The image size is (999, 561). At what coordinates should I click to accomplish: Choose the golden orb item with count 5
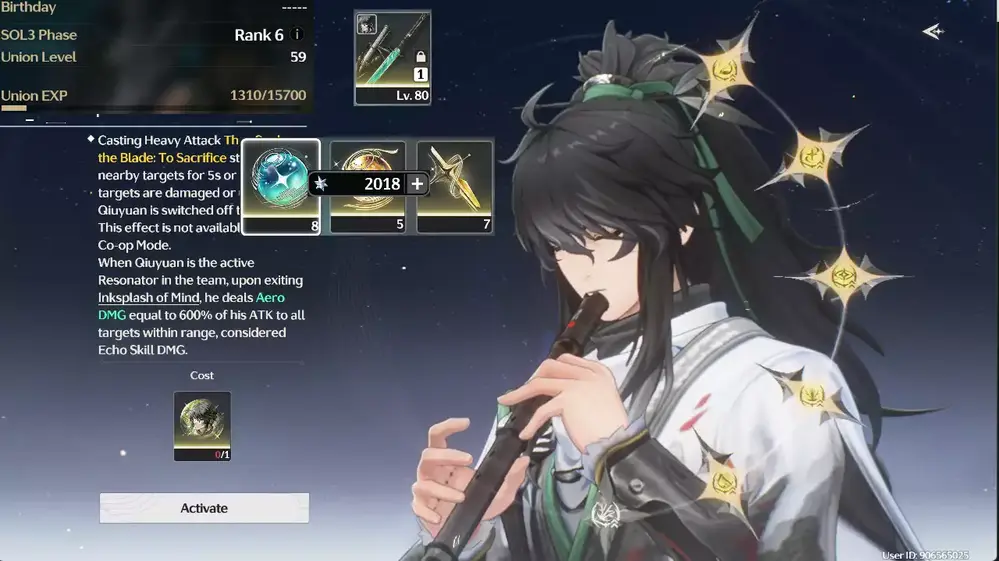click(x=368, y=187)
